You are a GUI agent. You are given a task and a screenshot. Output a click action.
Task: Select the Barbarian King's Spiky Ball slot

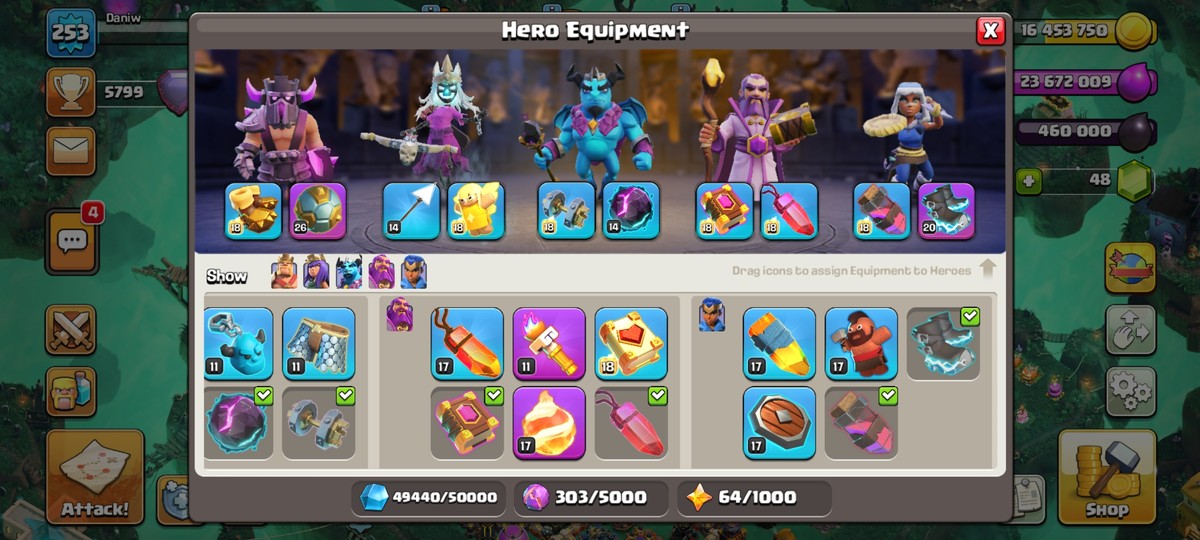point(318,210)
